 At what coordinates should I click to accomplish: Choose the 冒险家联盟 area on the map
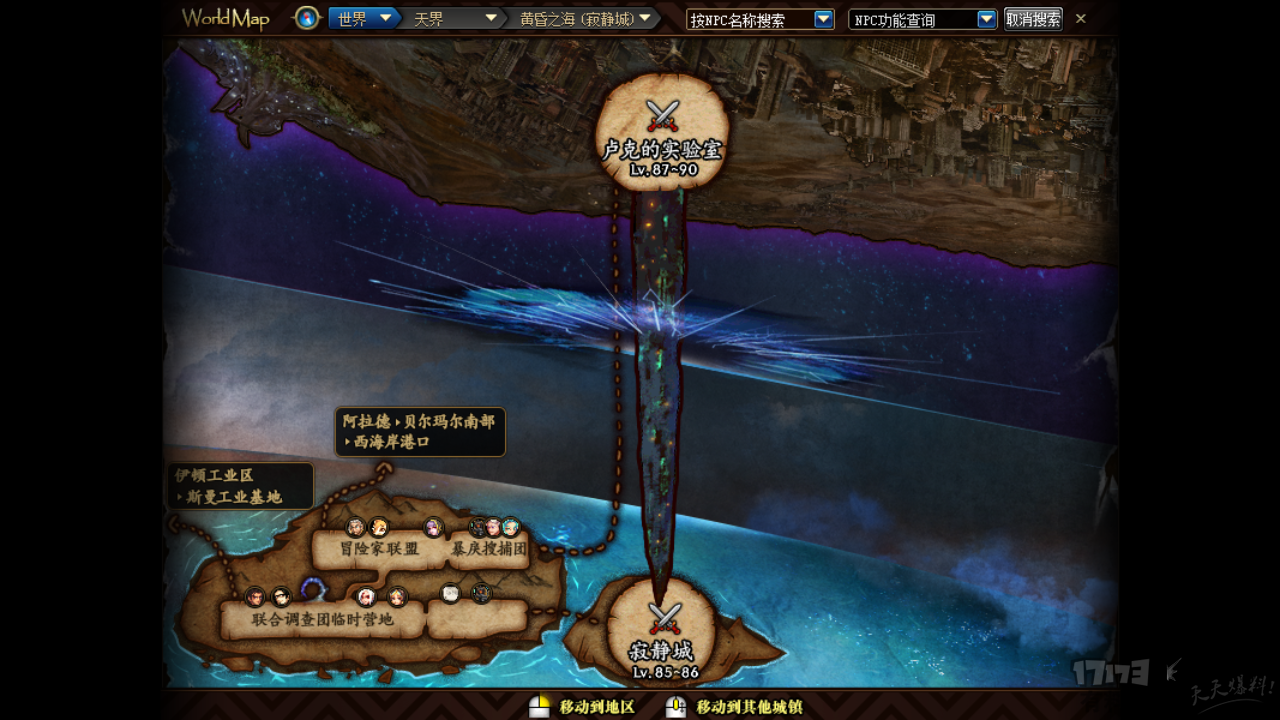(x=379, y=549)
